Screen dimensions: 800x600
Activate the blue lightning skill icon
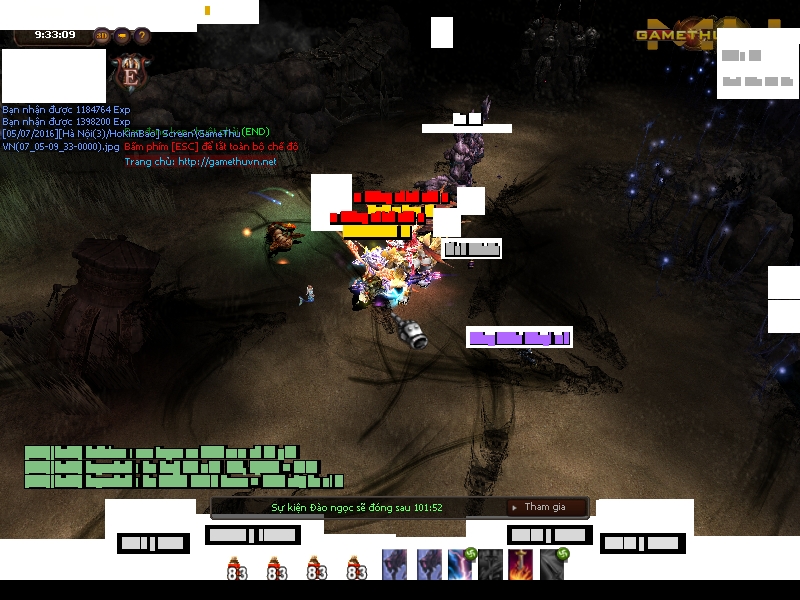coord(461,565)
